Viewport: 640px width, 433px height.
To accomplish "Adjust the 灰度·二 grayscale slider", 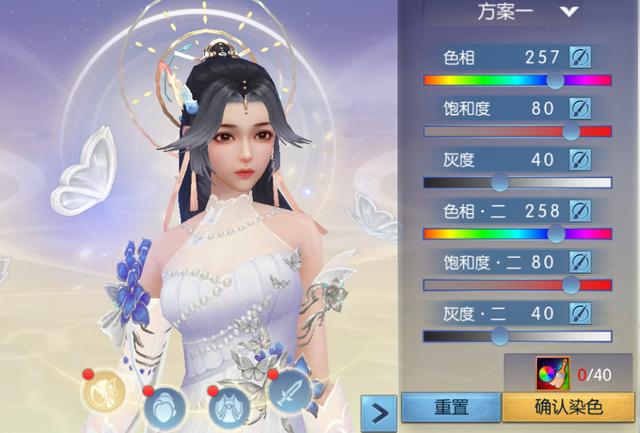I will coord(499,336).
